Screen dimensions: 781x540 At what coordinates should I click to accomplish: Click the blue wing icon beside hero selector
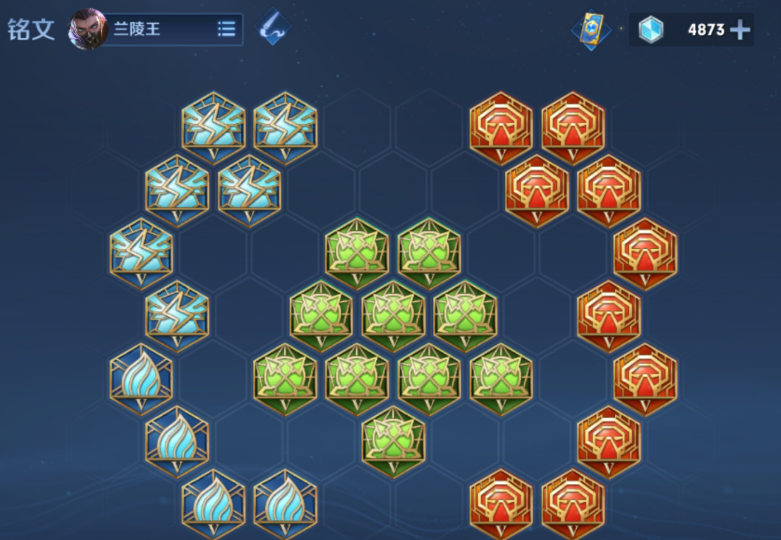[272, 28]
